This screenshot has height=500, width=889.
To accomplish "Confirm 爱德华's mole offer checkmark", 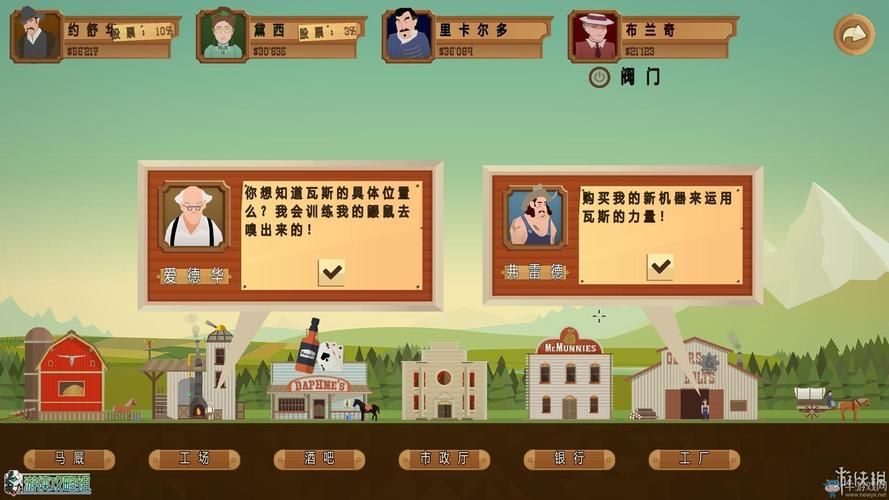I will point(331,271).
